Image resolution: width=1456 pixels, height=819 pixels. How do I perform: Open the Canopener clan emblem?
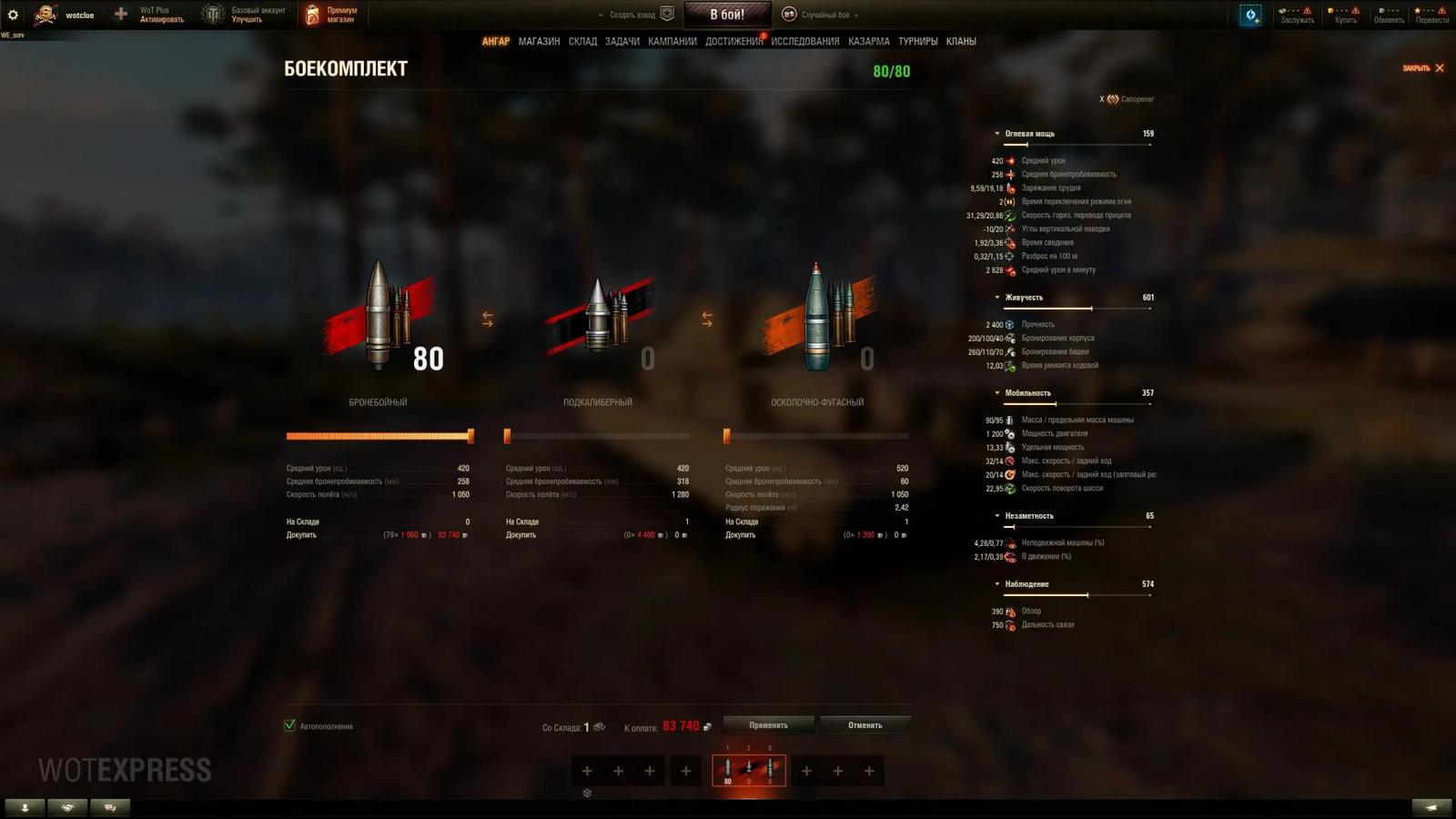[1112, 99]
